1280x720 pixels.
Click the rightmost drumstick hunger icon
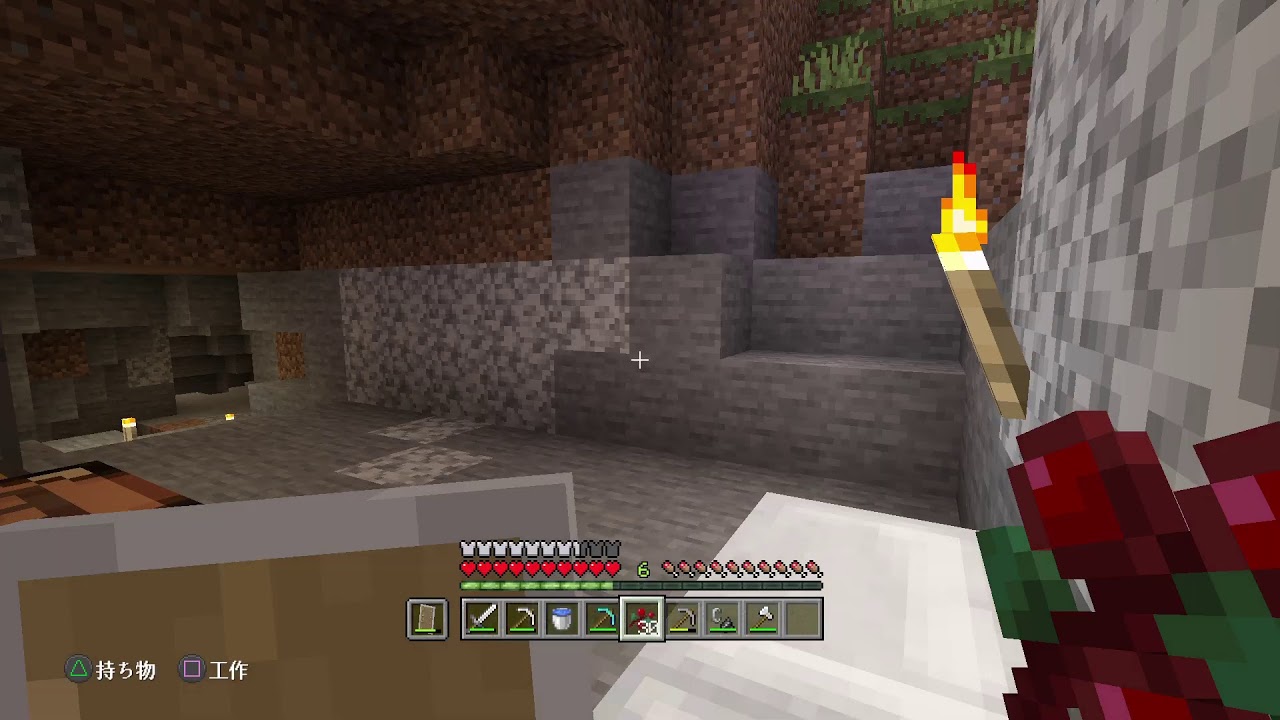click(x=815, y=566)
